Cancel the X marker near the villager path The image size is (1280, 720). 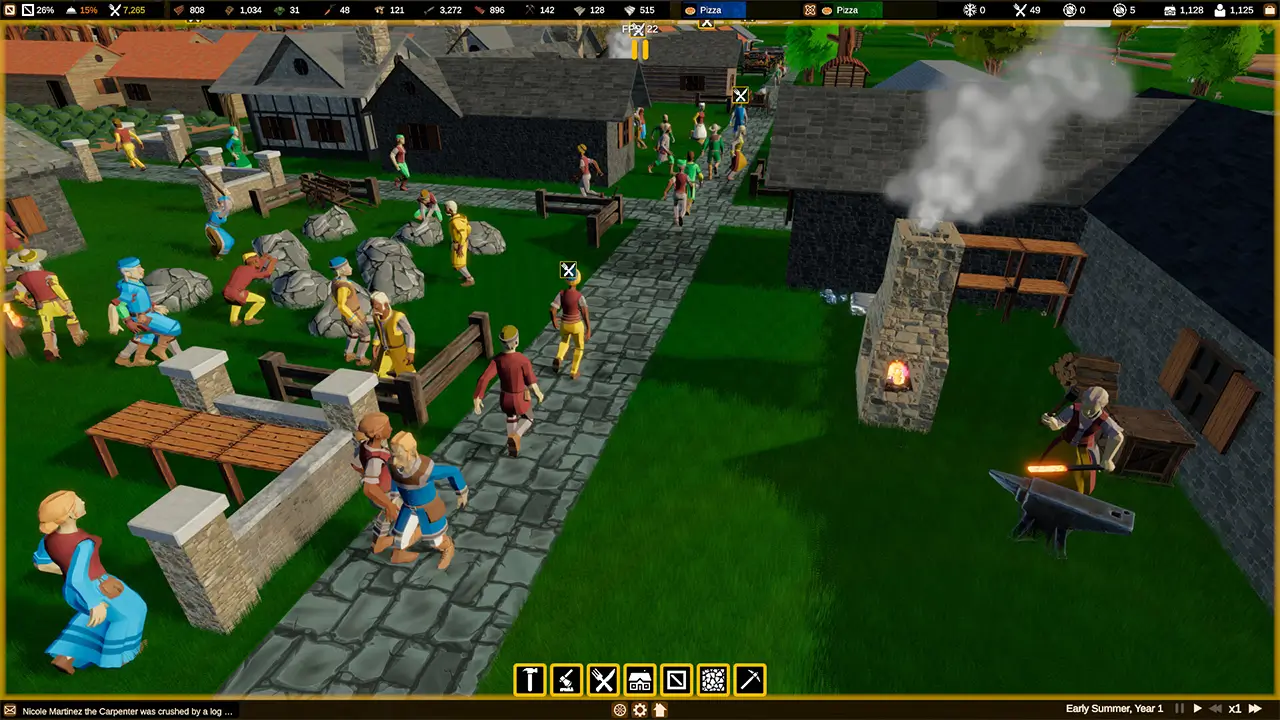[x=568, y=270]
